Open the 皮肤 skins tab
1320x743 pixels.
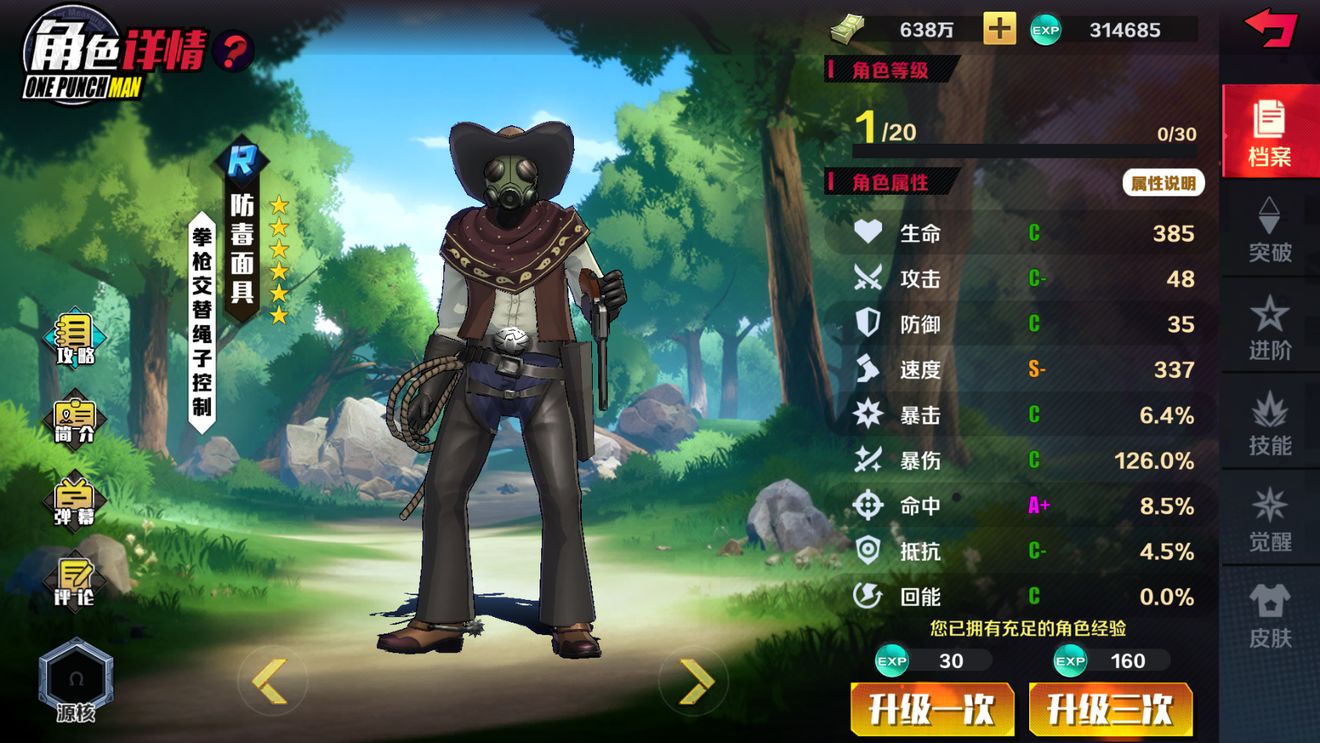pos(1270,616)
